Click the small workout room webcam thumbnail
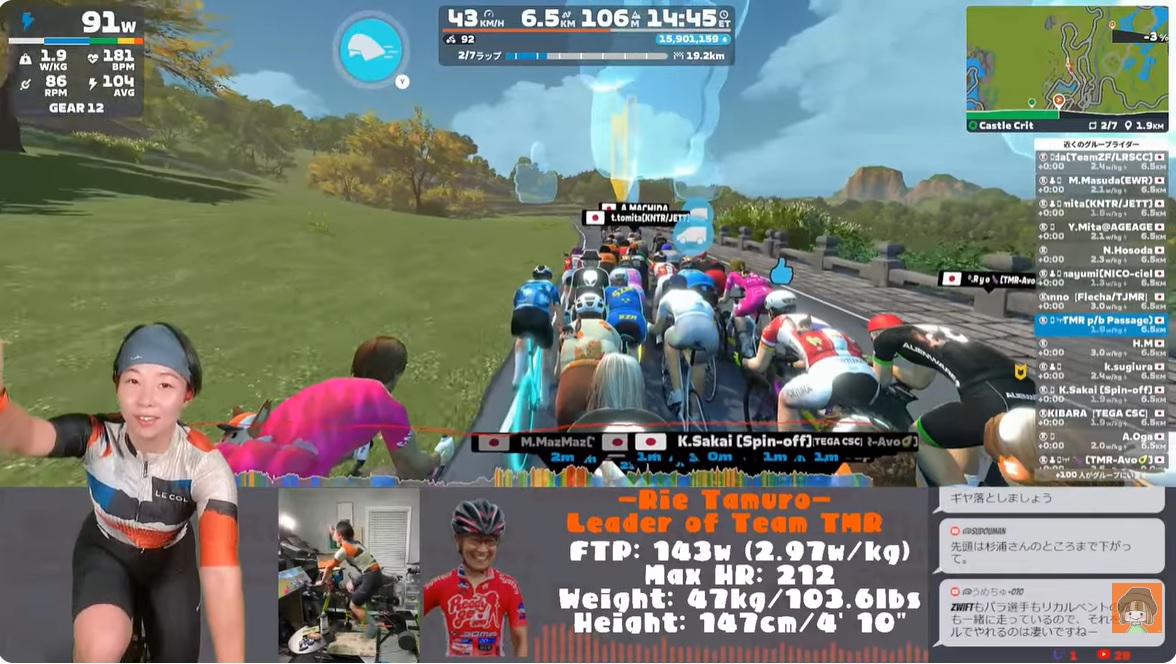The width and height of the screenshot is (1176, 664). pyautogui.click(x=348, y=571)
